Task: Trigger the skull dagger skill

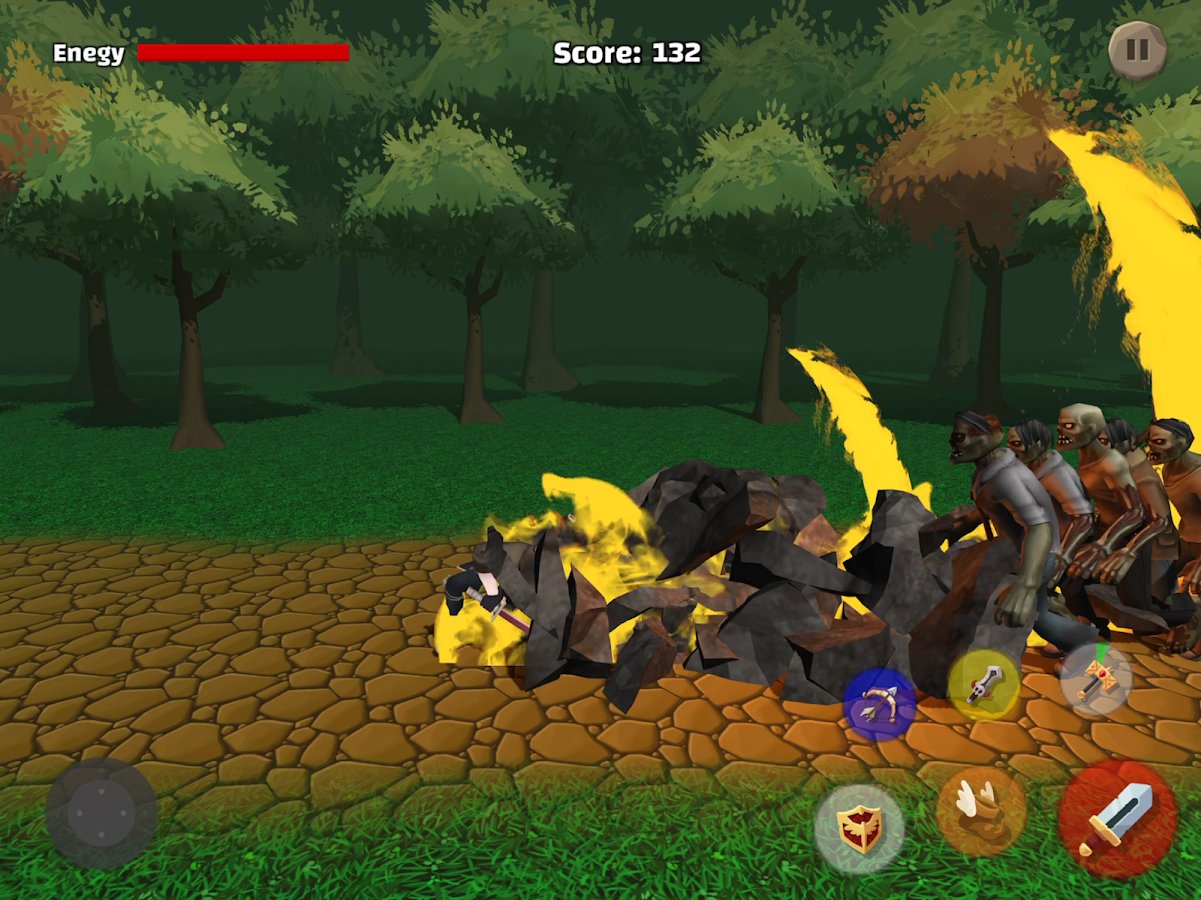Action: [984, 685]
